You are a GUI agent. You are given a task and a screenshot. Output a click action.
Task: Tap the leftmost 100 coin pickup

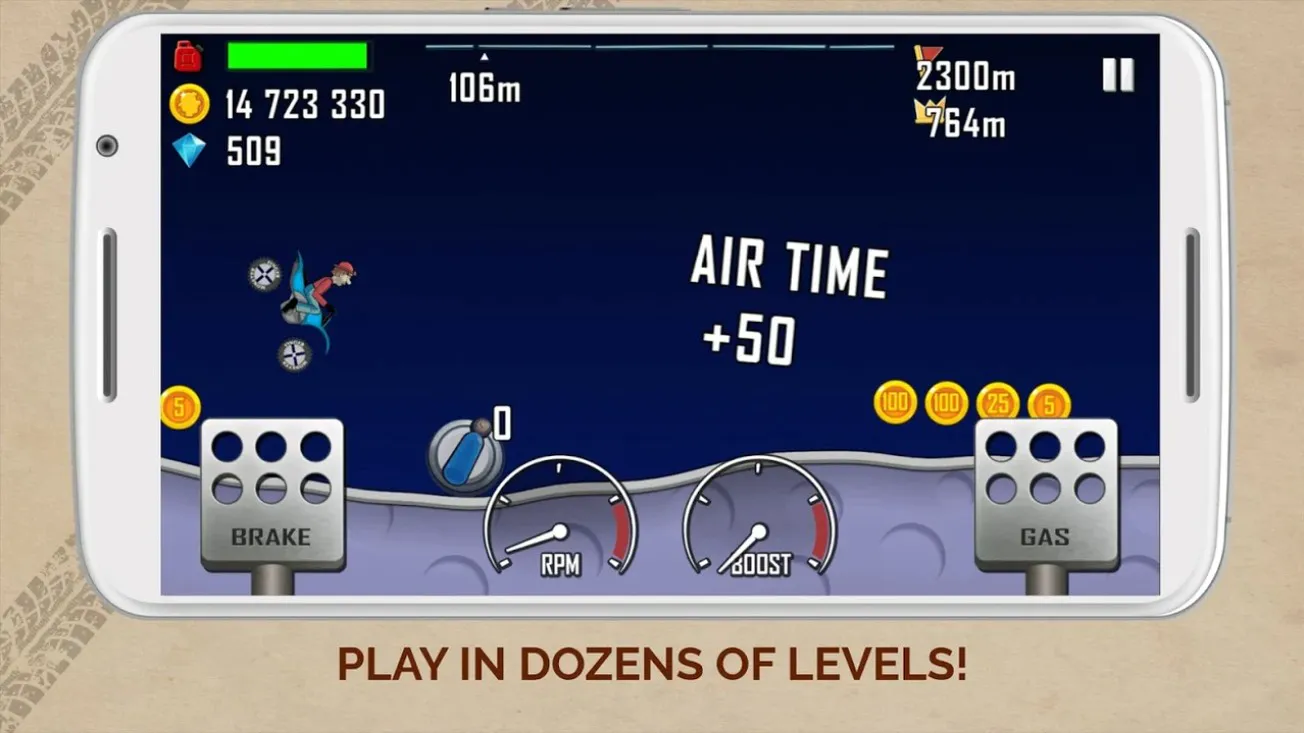tap(893, 402)
